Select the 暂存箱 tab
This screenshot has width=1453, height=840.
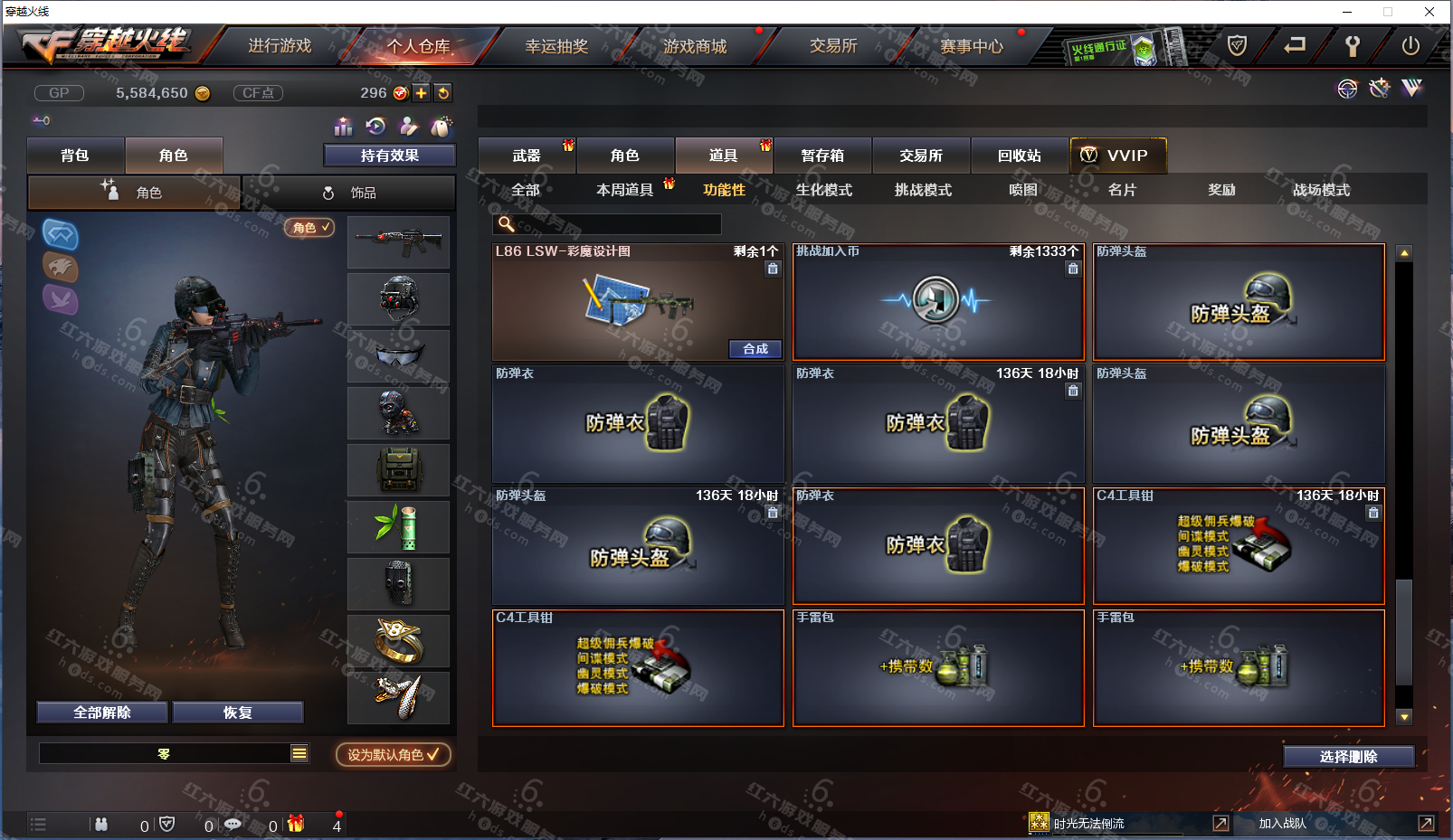click(x=822, y=156)
